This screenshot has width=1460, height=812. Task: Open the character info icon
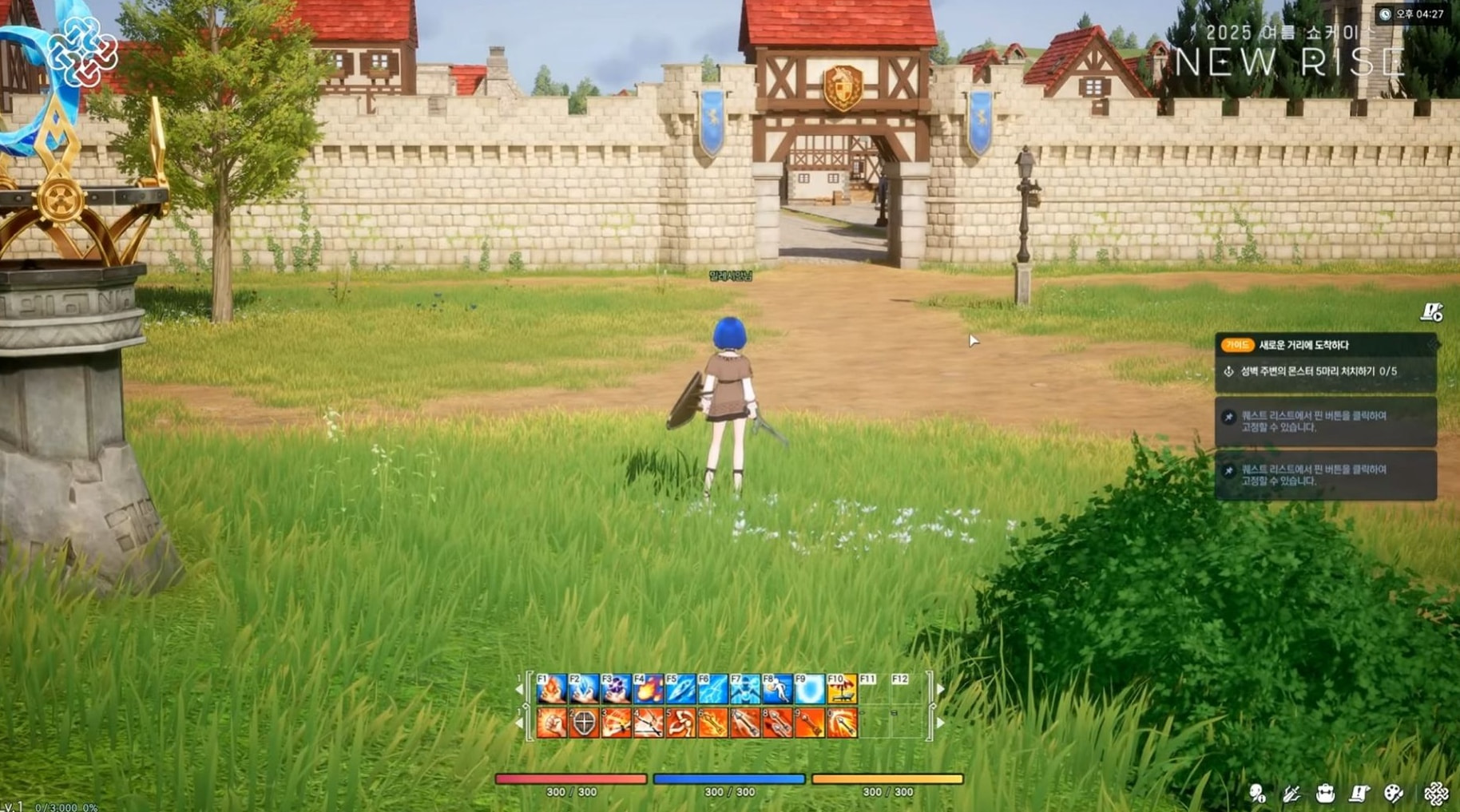1257,794
